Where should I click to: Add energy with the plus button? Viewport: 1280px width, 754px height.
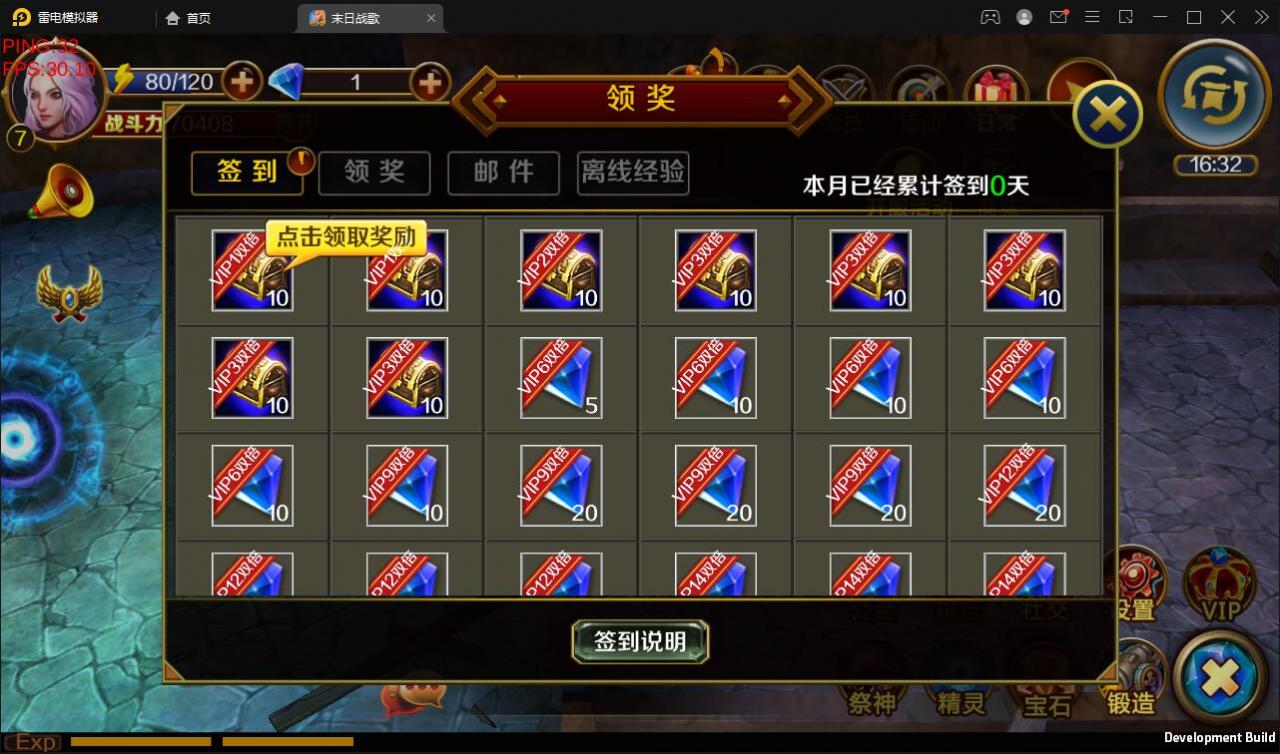pyautogui.click(x=241, y=82)
